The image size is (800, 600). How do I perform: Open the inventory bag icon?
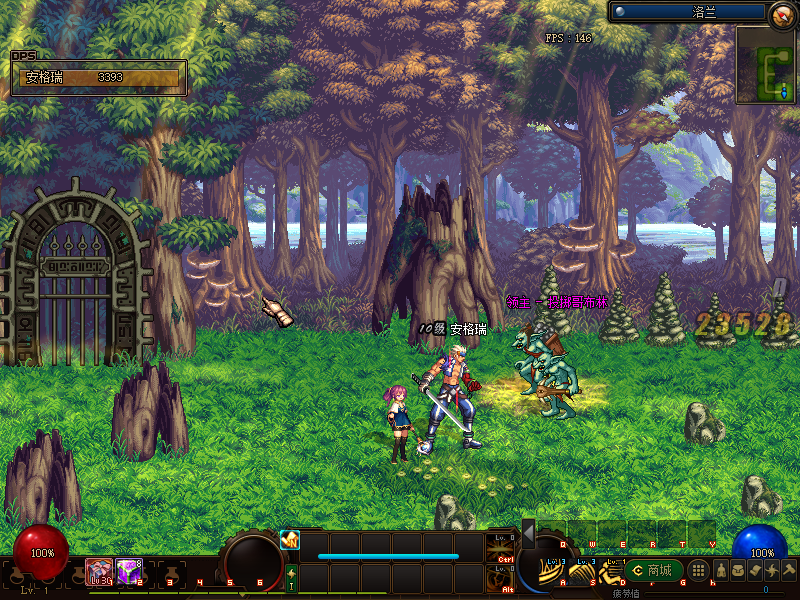tap(737, 570)
